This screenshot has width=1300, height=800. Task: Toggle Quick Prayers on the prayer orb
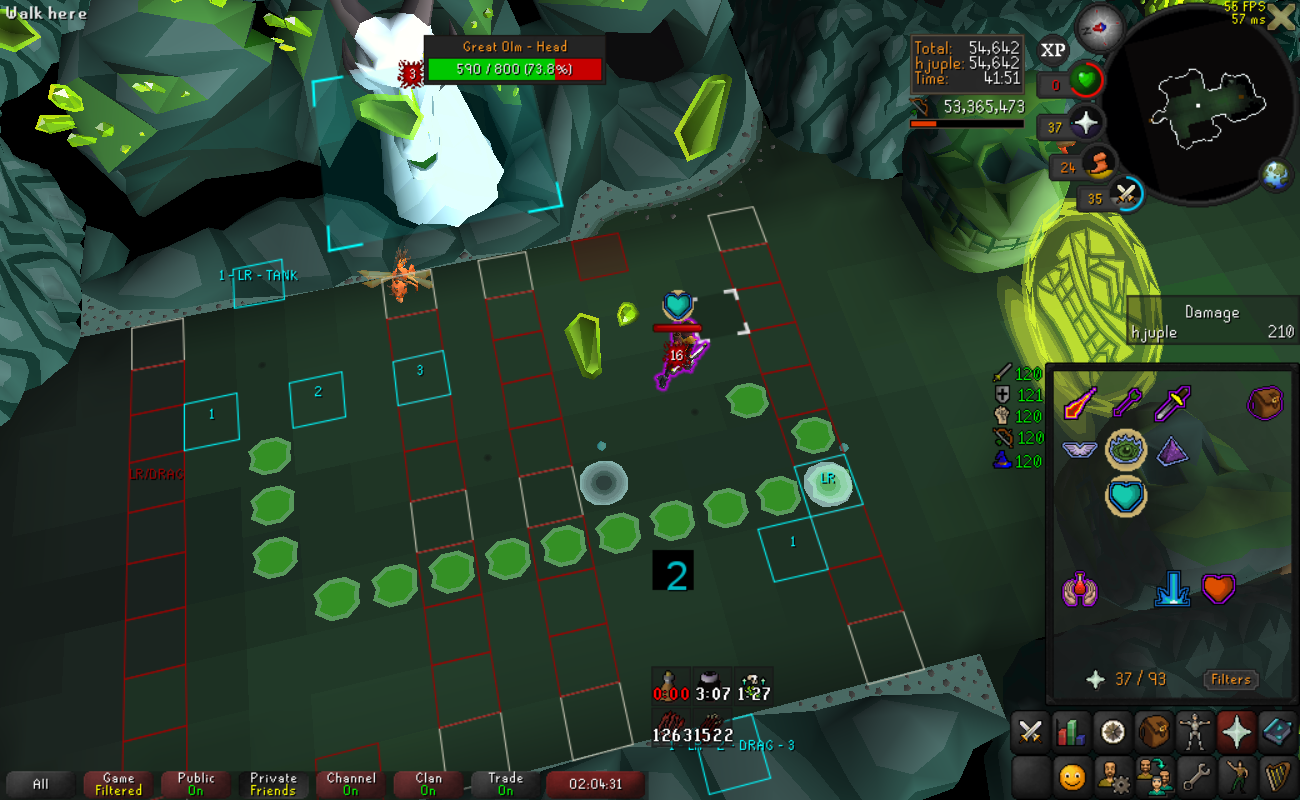[1086, 125]
